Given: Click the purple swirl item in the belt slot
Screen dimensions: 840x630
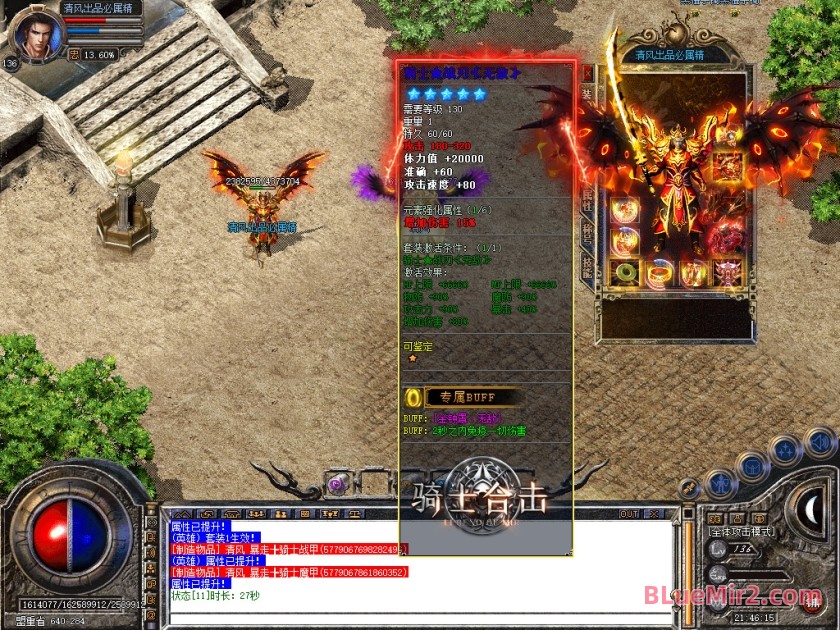Looking at the screenshot, I should tap(337, 484).
